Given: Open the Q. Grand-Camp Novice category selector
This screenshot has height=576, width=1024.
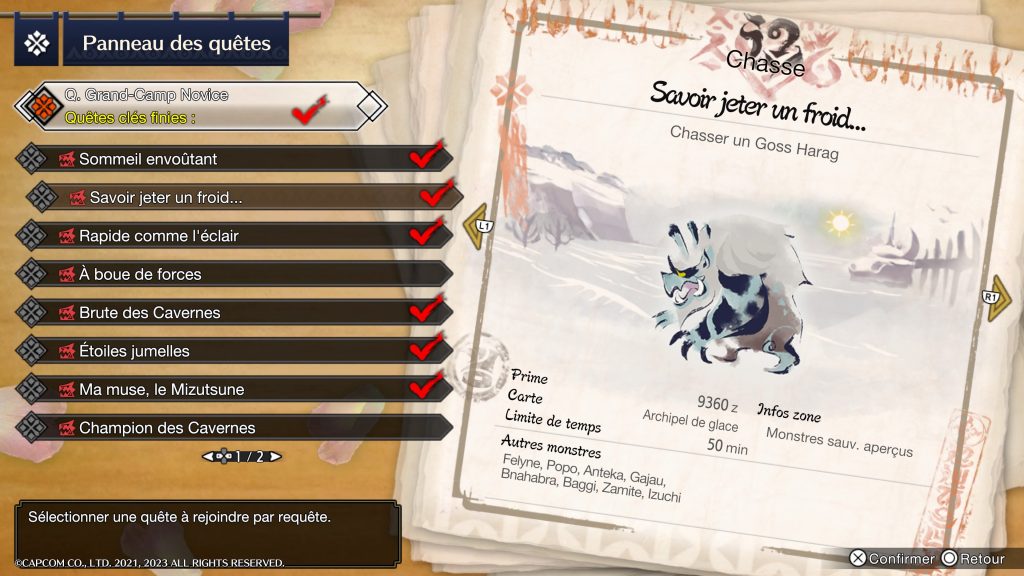Looking at the screenshot, I should pyautogui.click(x=200, y=105).
